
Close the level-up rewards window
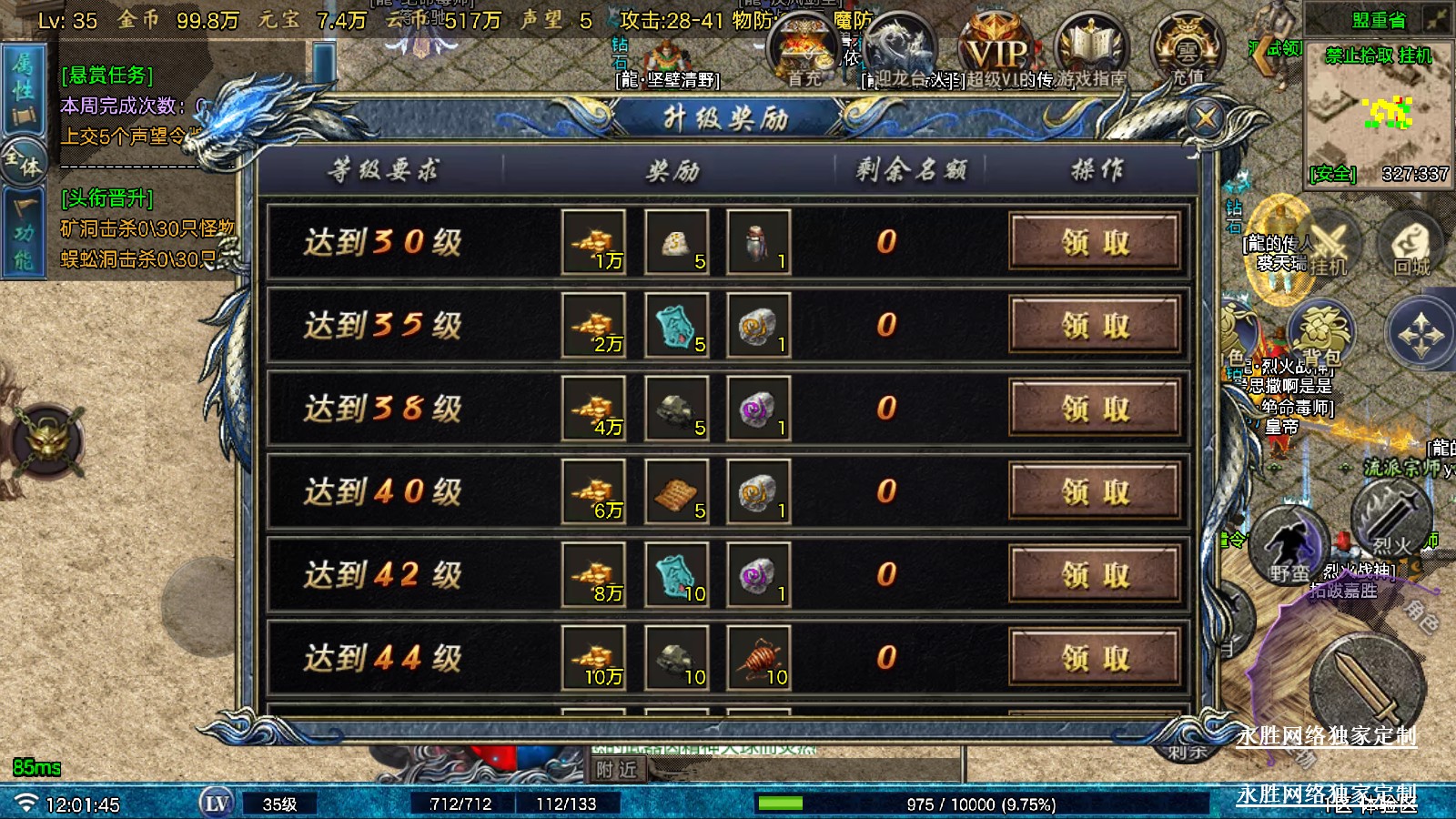tap(1207, 117)
